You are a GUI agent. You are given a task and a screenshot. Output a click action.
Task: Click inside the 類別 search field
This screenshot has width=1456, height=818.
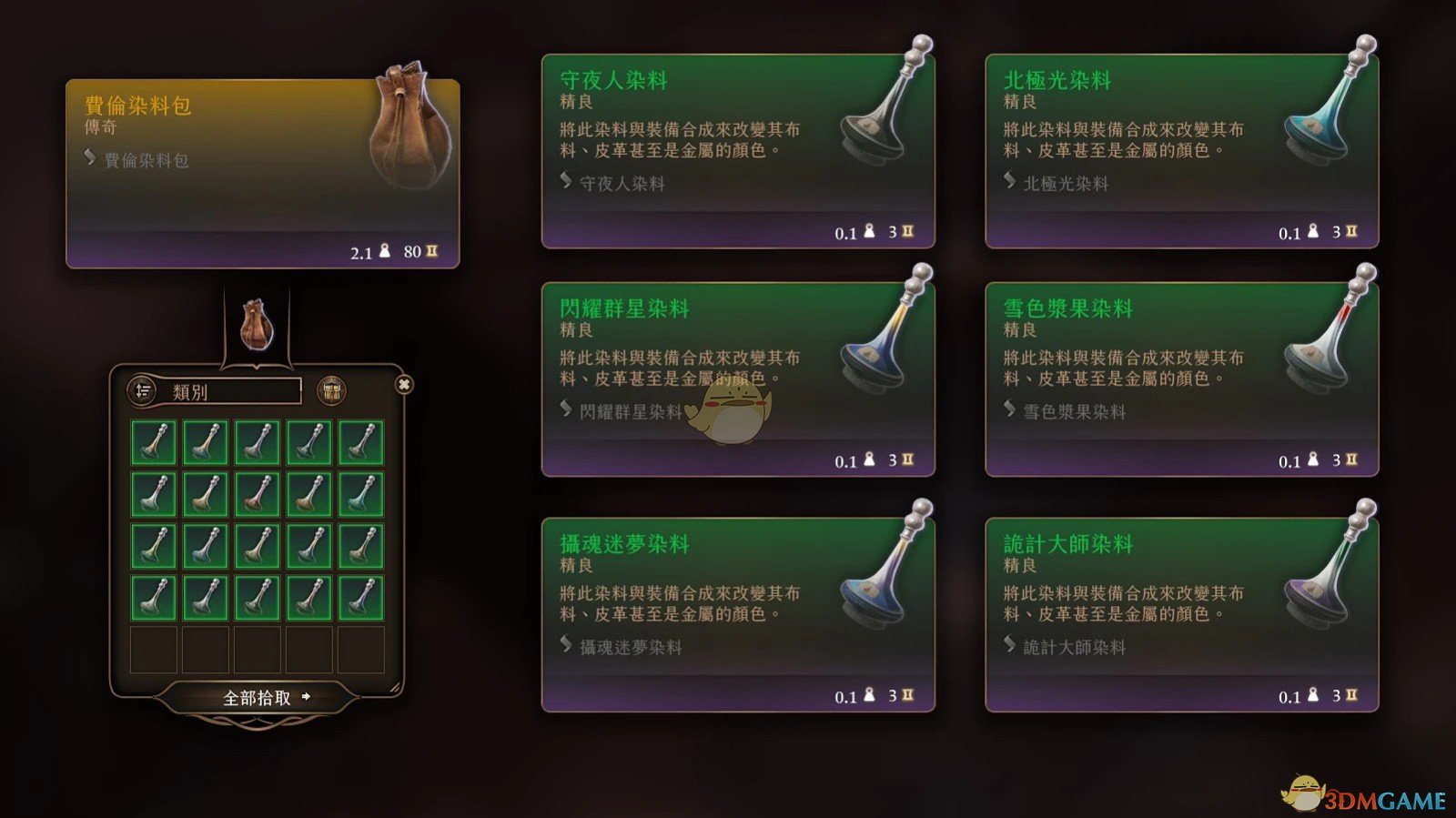[232, 389]
